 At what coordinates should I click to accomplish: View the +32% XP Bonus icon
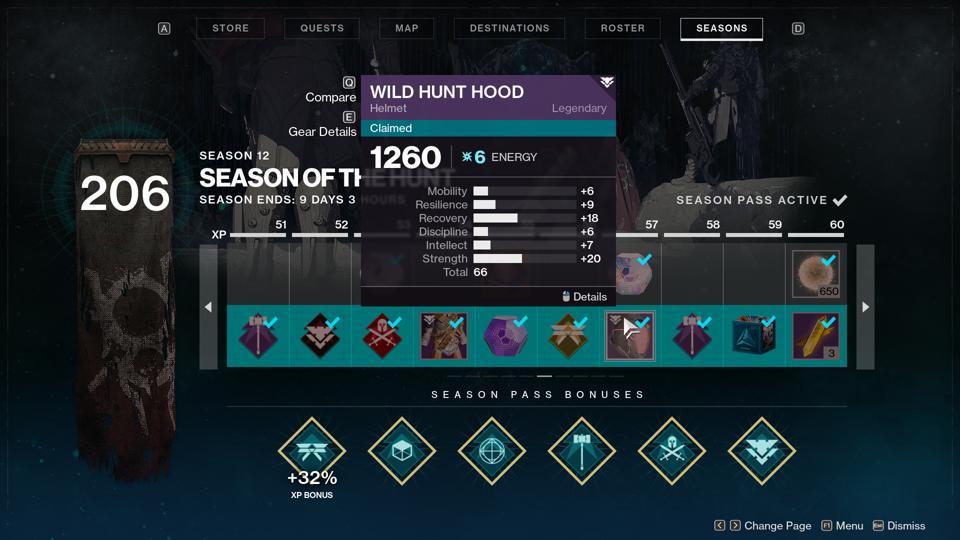312,452
